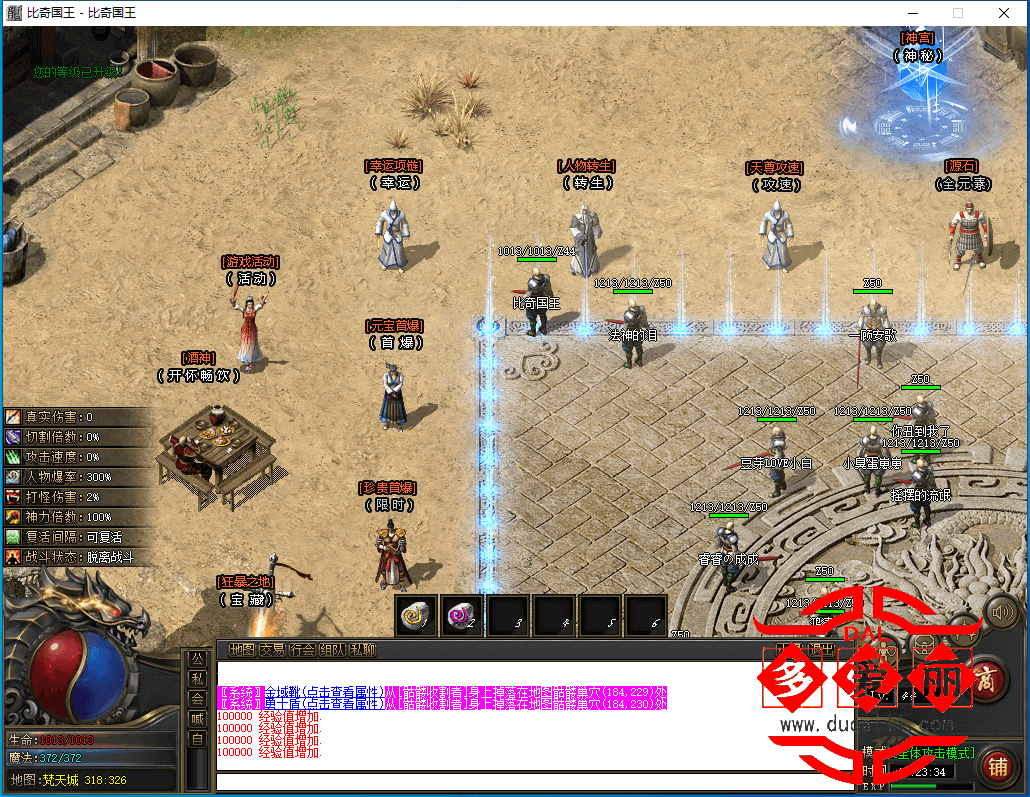
Task: Use the yellow spiral scroll in slot 1
Action: 417,615
